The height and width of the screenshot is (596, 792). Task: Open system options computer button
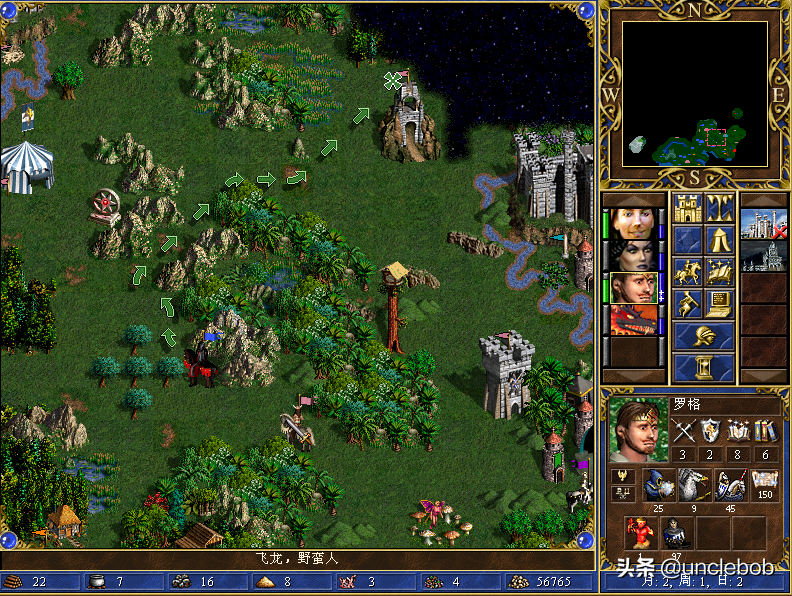720,303
